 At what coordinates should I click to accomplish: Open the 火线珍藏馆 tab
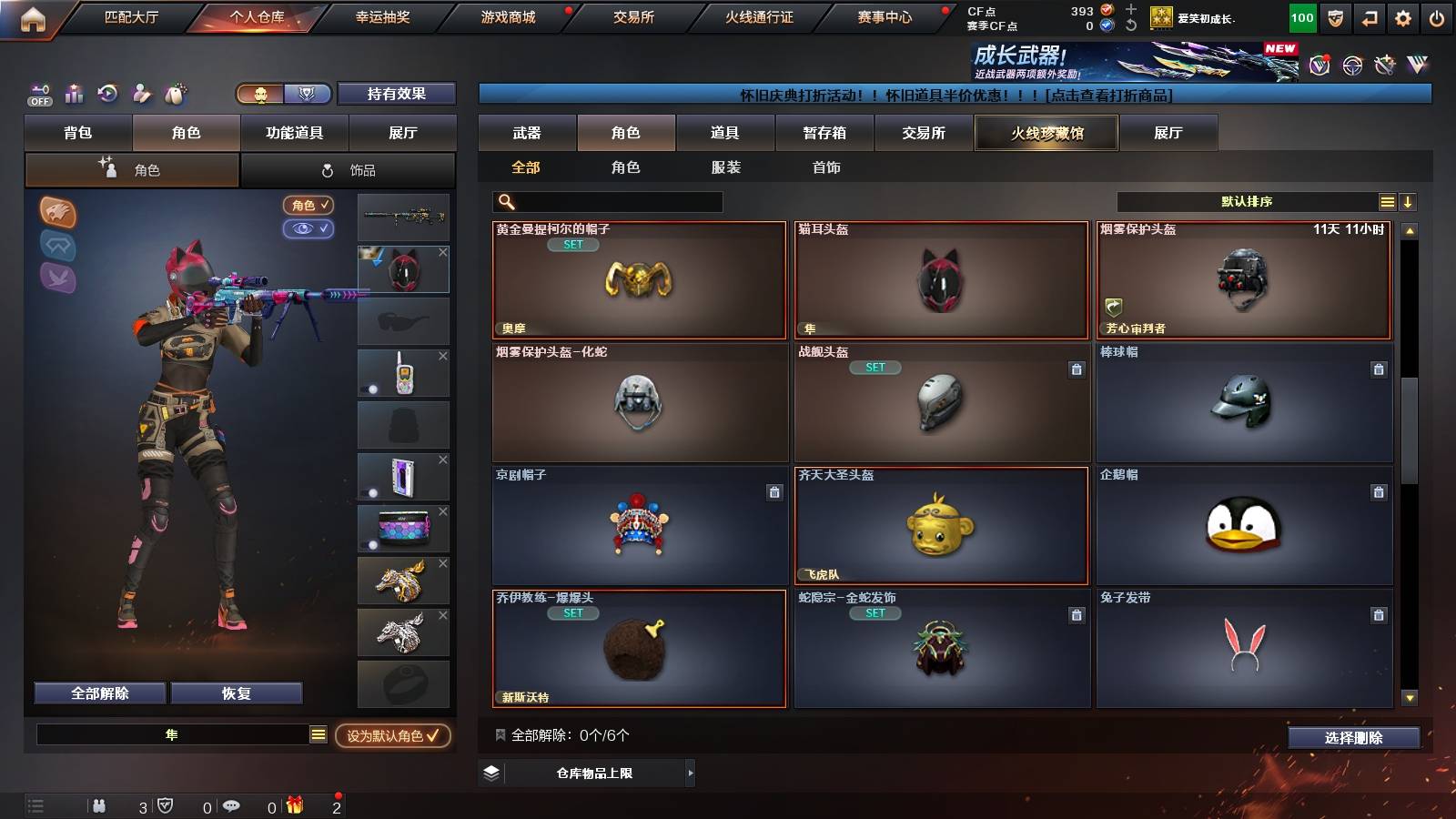[1046, 133]
